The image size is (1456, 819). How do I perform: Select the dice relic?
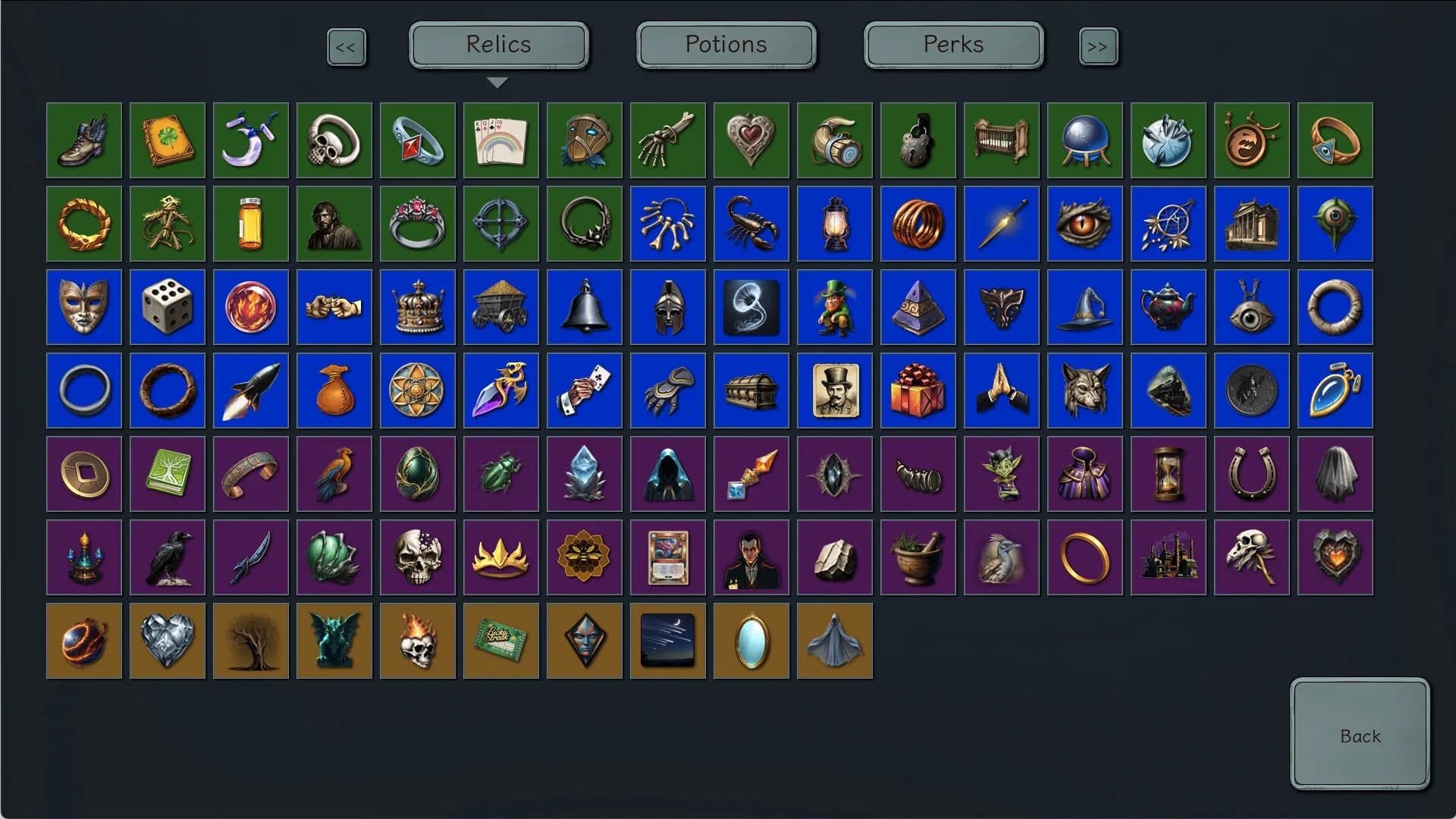(167, 307)
